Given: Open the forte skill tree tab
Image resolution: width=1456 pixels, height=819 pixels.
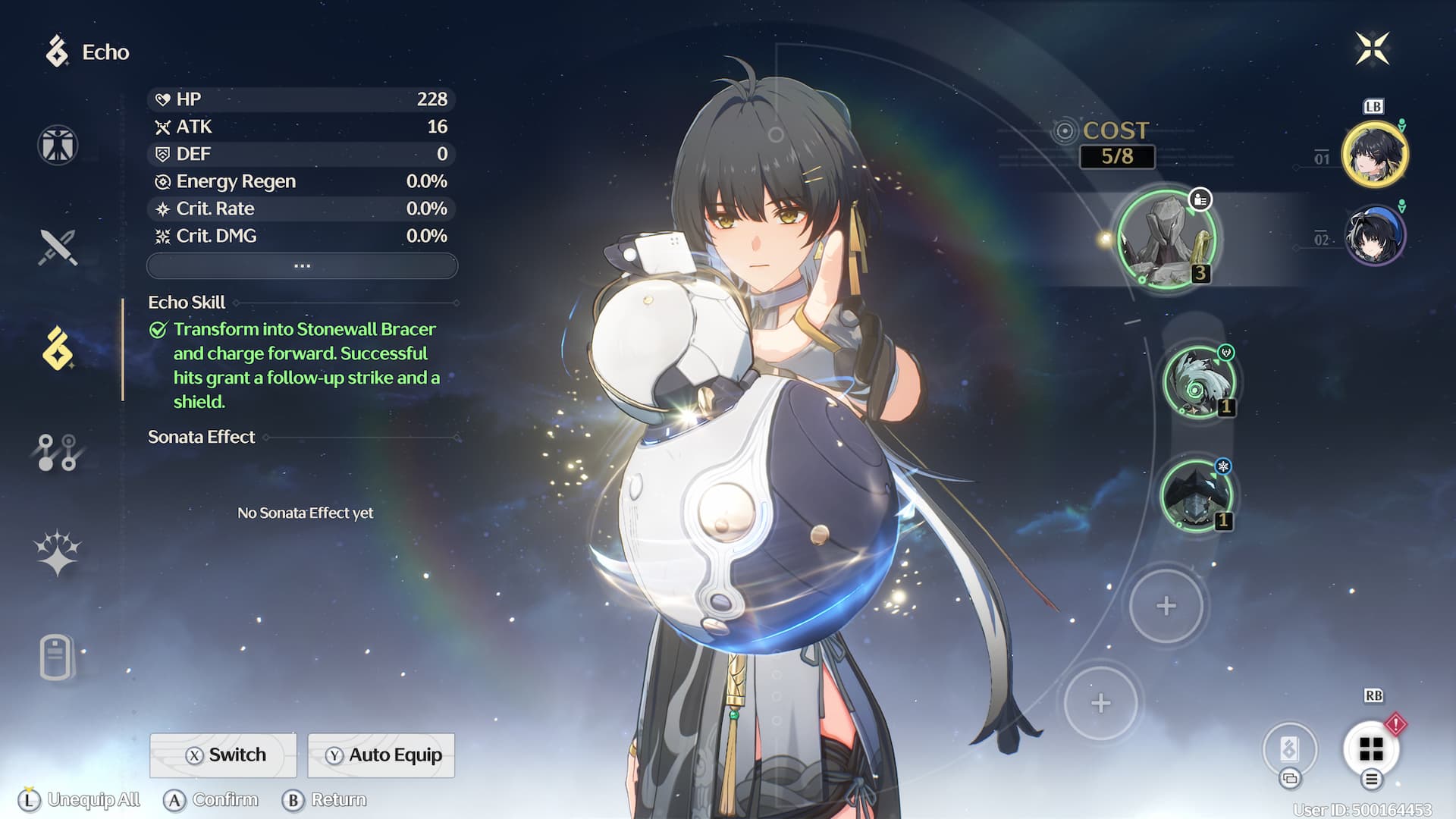Looking at the screenshot, I should tap(58, 452).
